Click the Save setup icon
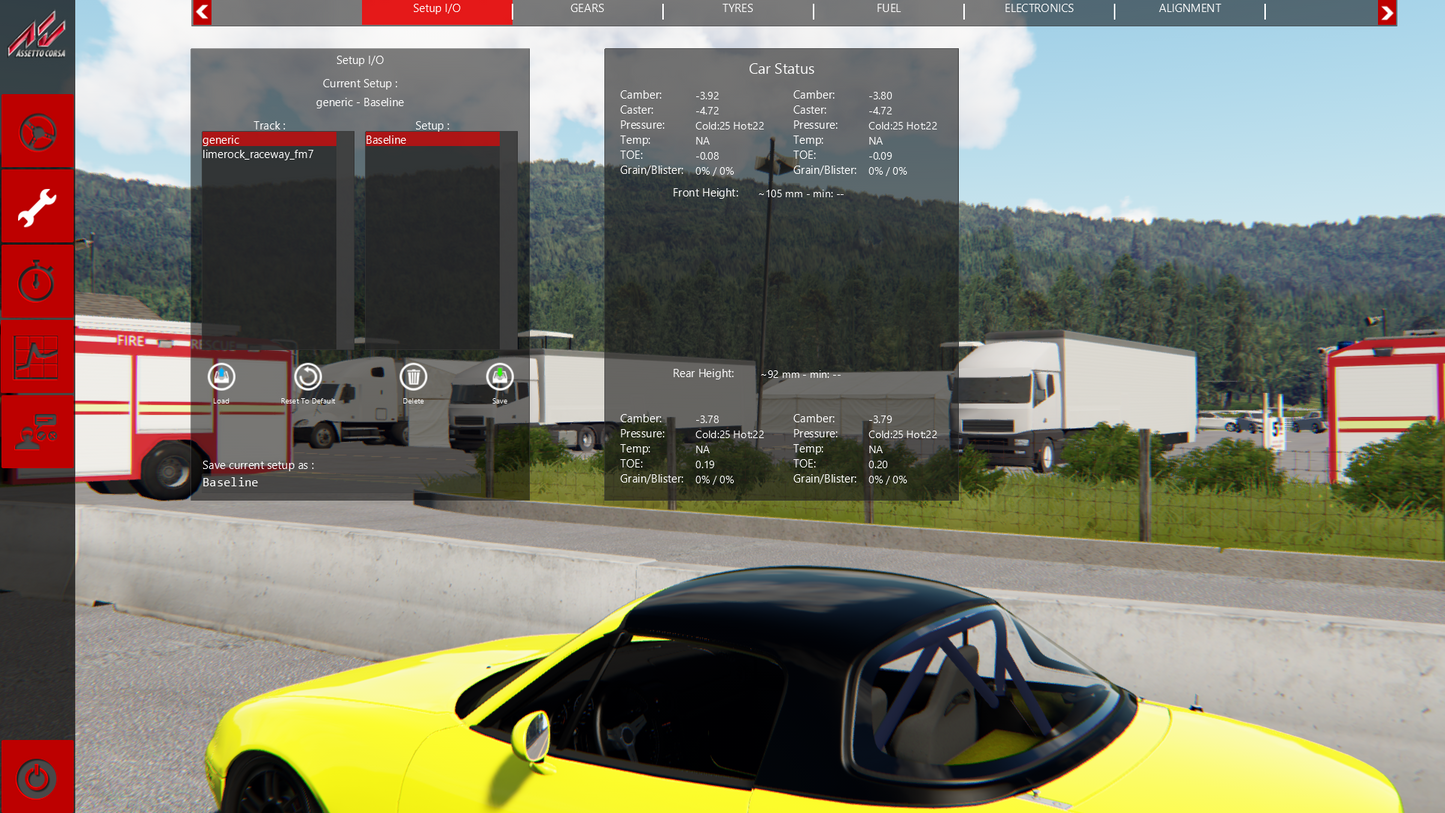Viewport: 1445px width, 813px height. 499,379
